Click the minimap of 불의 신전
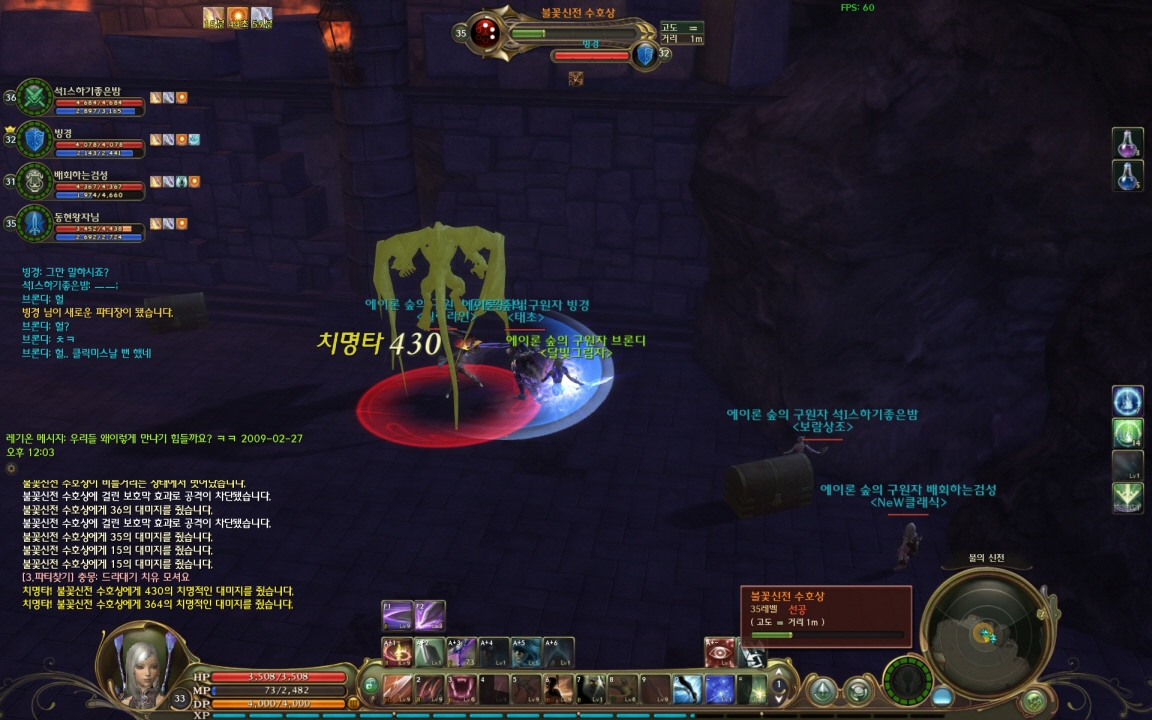Image resolution: width=1152 pixels, height=720 pixels. click(984, 632)
